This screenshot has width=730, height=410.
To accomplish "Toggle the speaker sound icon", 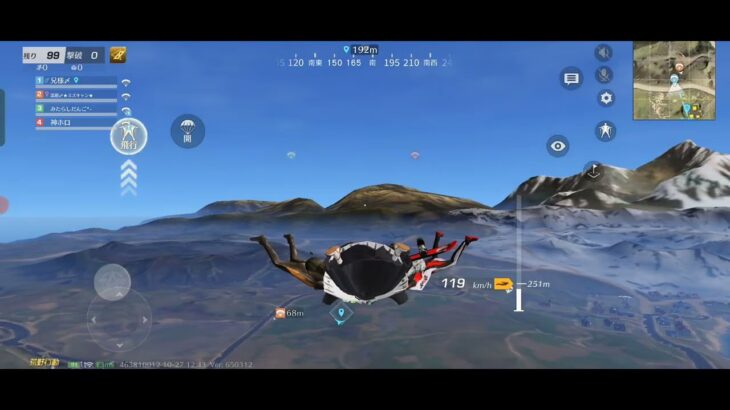I will click(604, 53).
